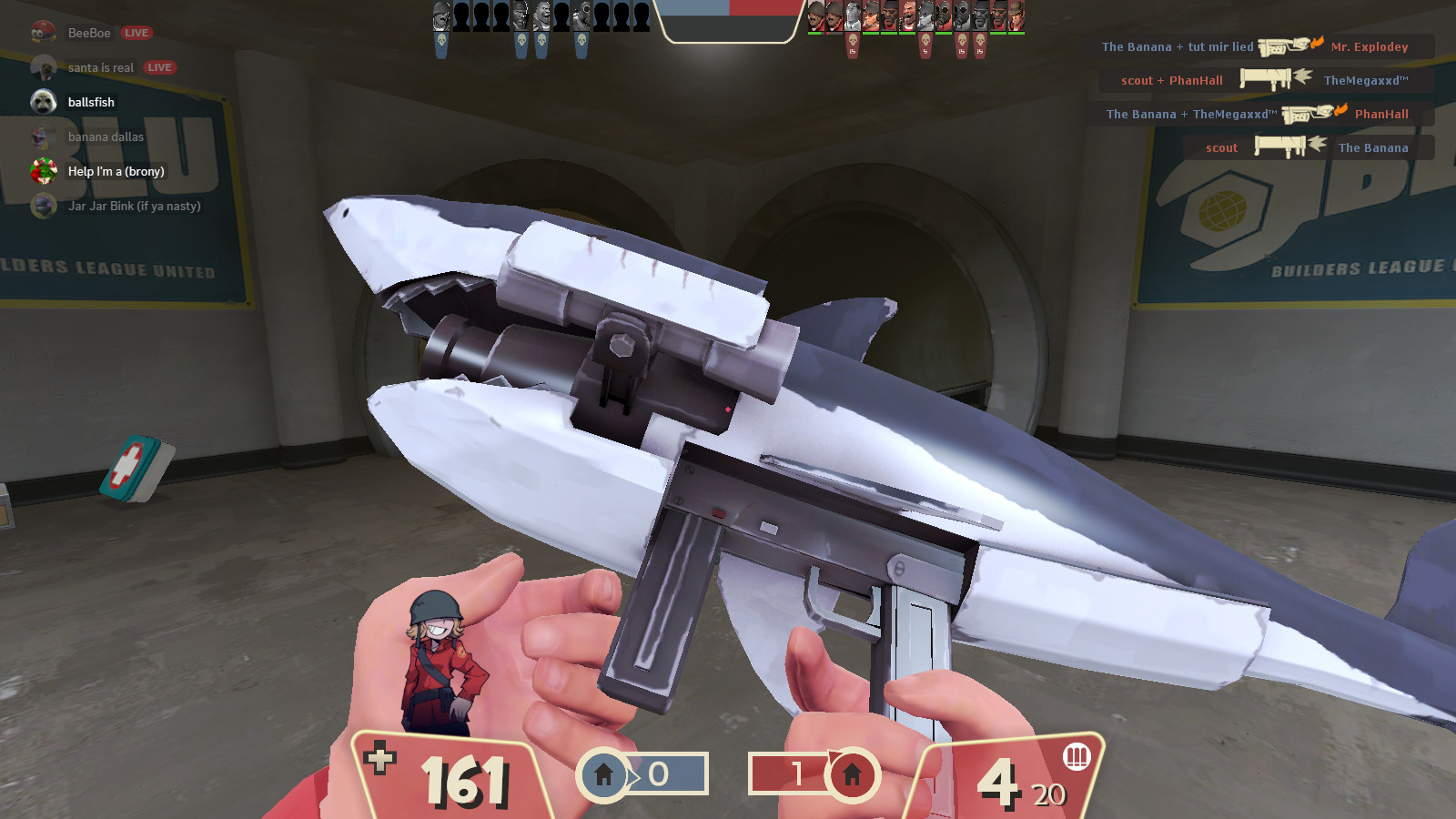Click ballsfish's seal avatar
Image resolution: width=1456 pixels, height=819 pixels.
[43, 102]
